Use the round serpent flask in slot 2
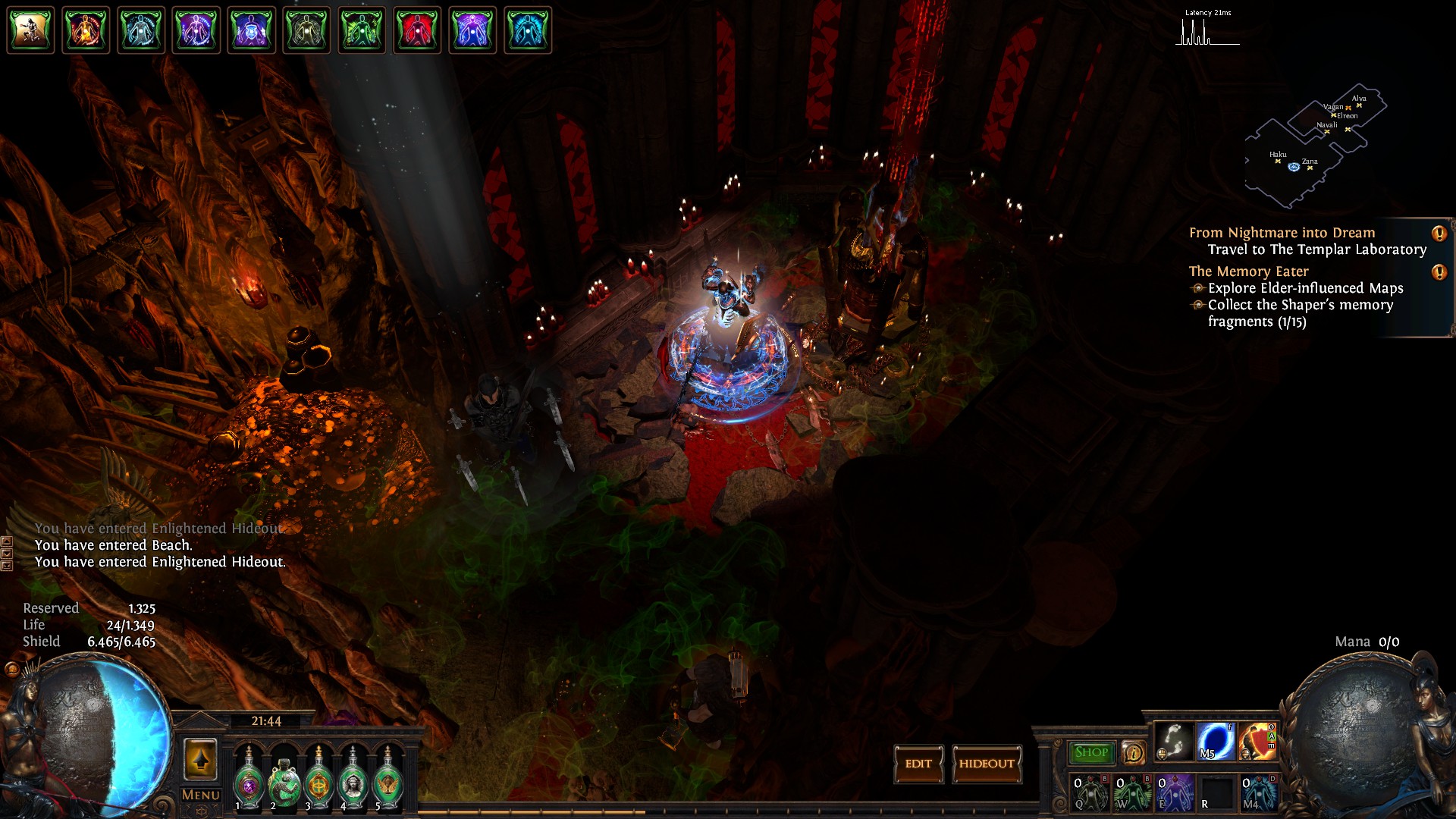Screen dimensions: 1456x819 point(284,781)
